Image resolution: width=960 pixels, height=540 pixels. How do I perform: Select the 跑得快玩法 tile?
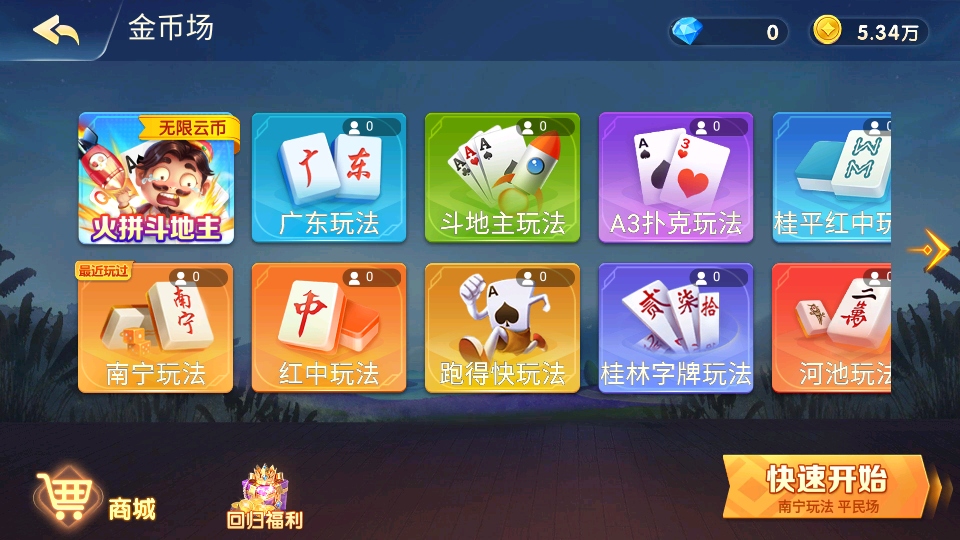pos(502,328)
